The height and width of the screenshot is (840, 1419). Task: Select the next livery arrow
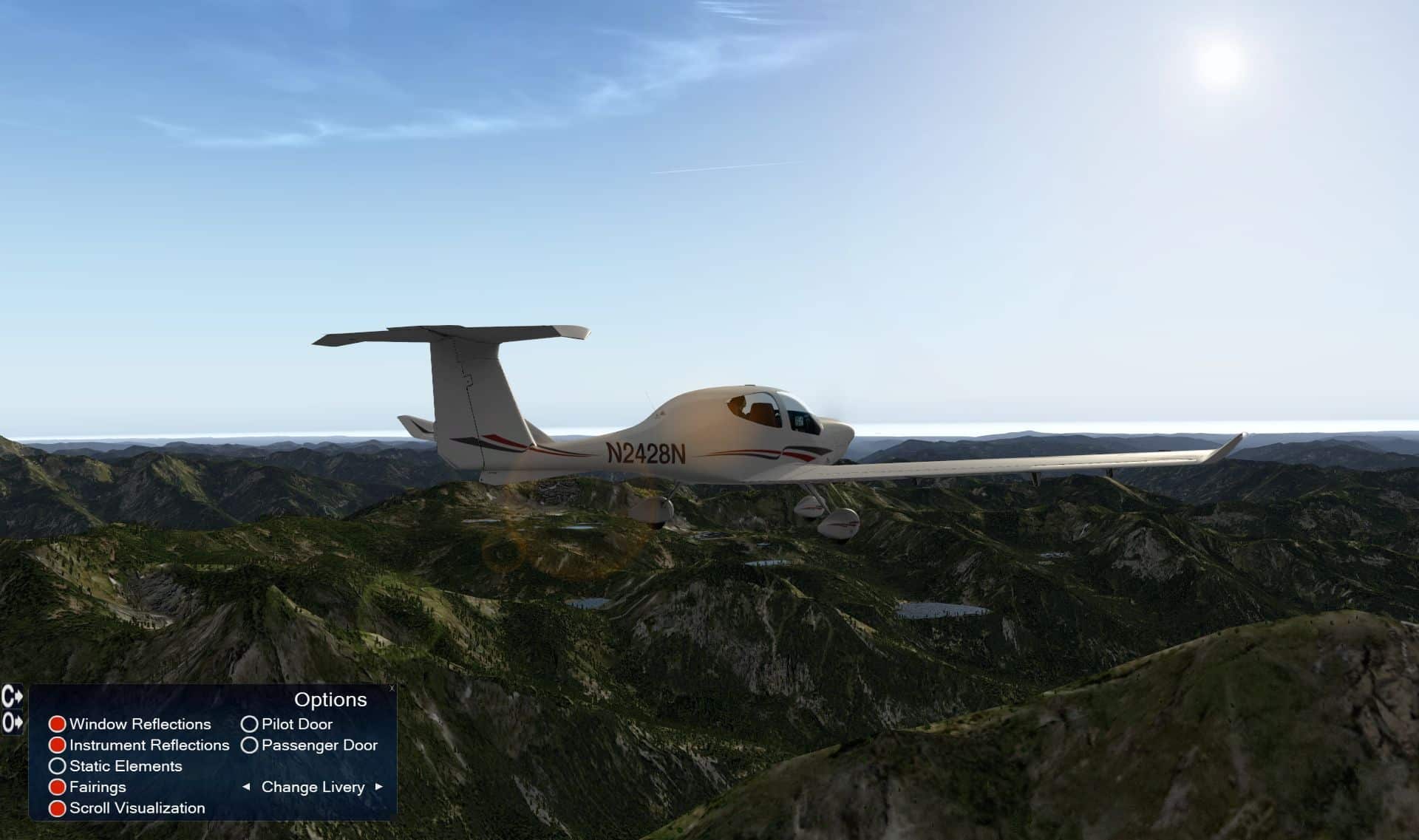(379, 787)
